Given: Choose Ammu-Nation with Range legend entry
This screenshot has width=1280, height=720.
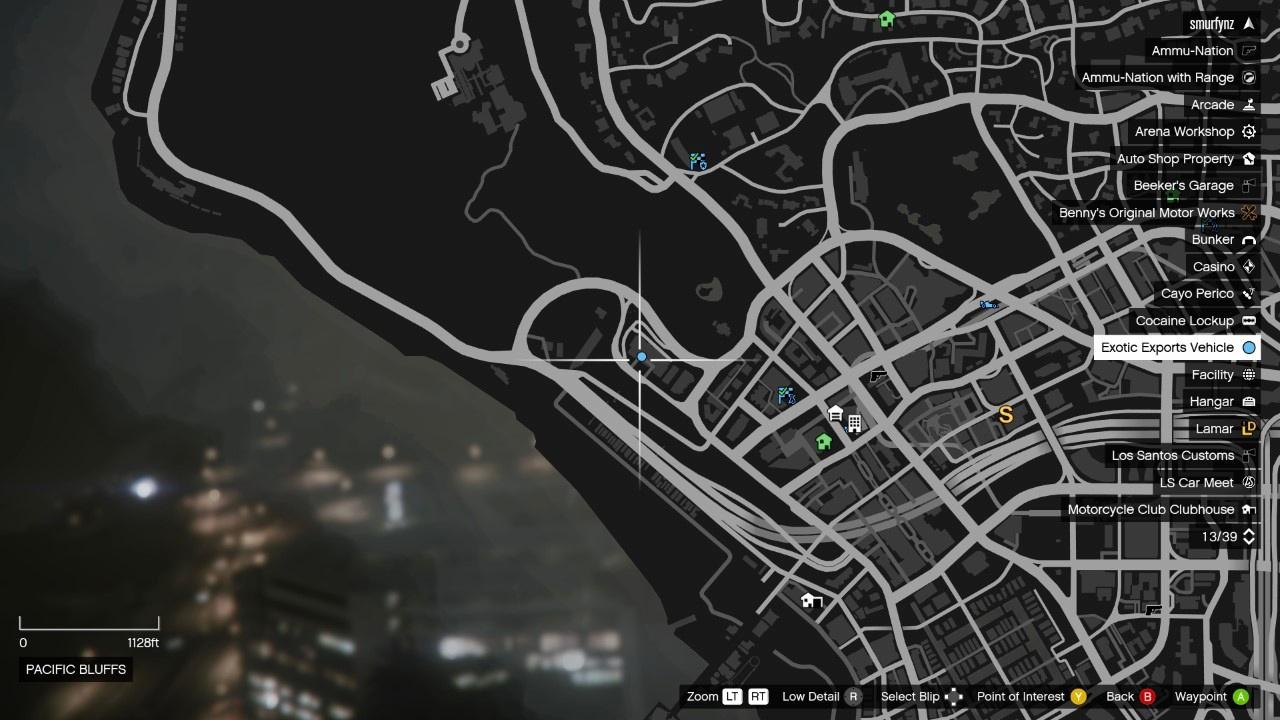Looking at the screenshot, I should tap(1167, 78).
